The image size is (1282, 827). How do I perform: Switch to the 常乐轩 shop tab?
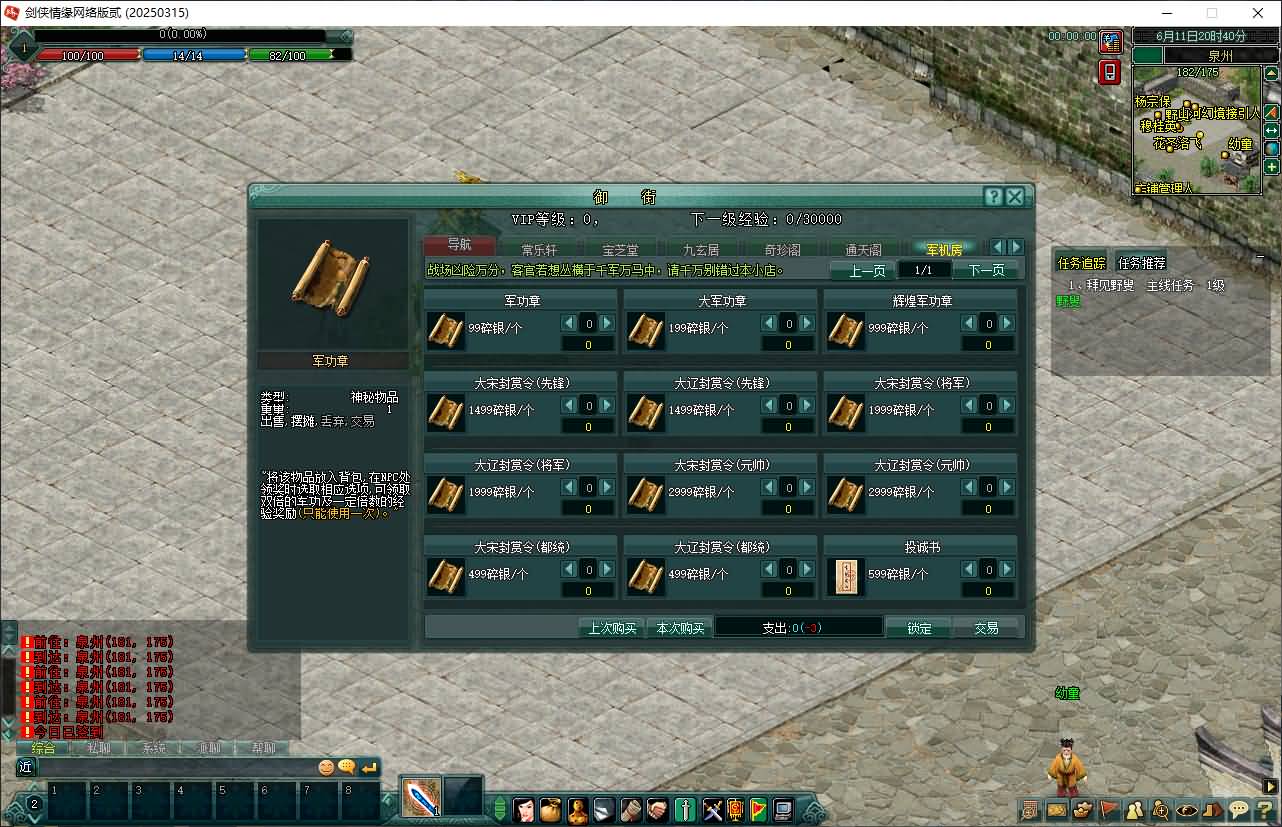(x=539, y=247)
